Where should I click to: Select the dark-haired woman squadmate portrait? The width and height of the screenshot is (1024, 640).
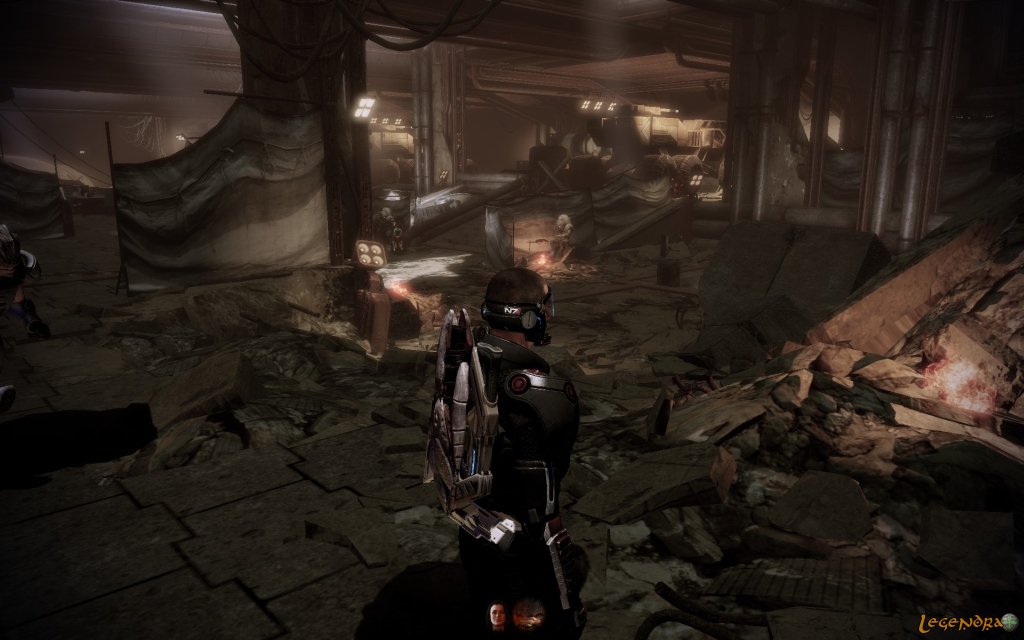[497, 614]
